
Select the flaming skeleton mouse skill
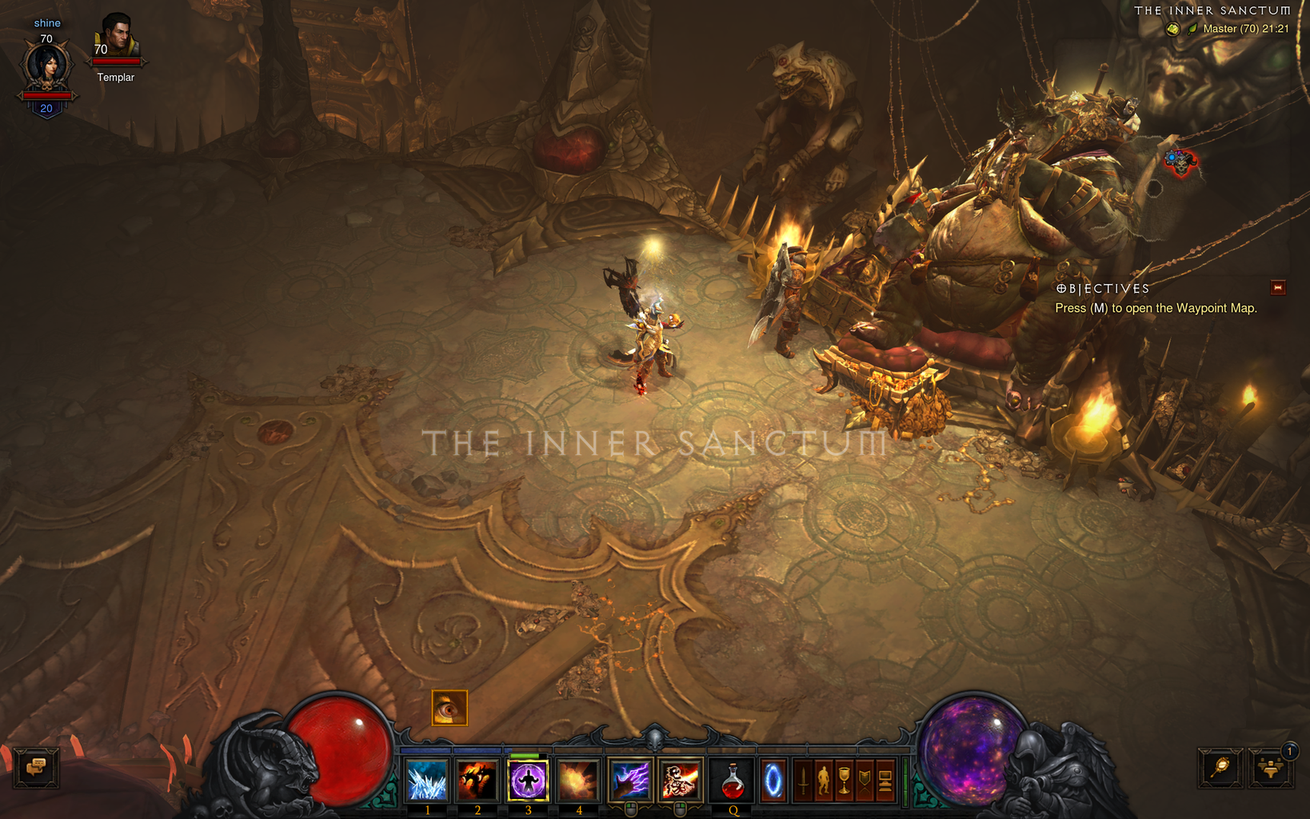(680, 780)
